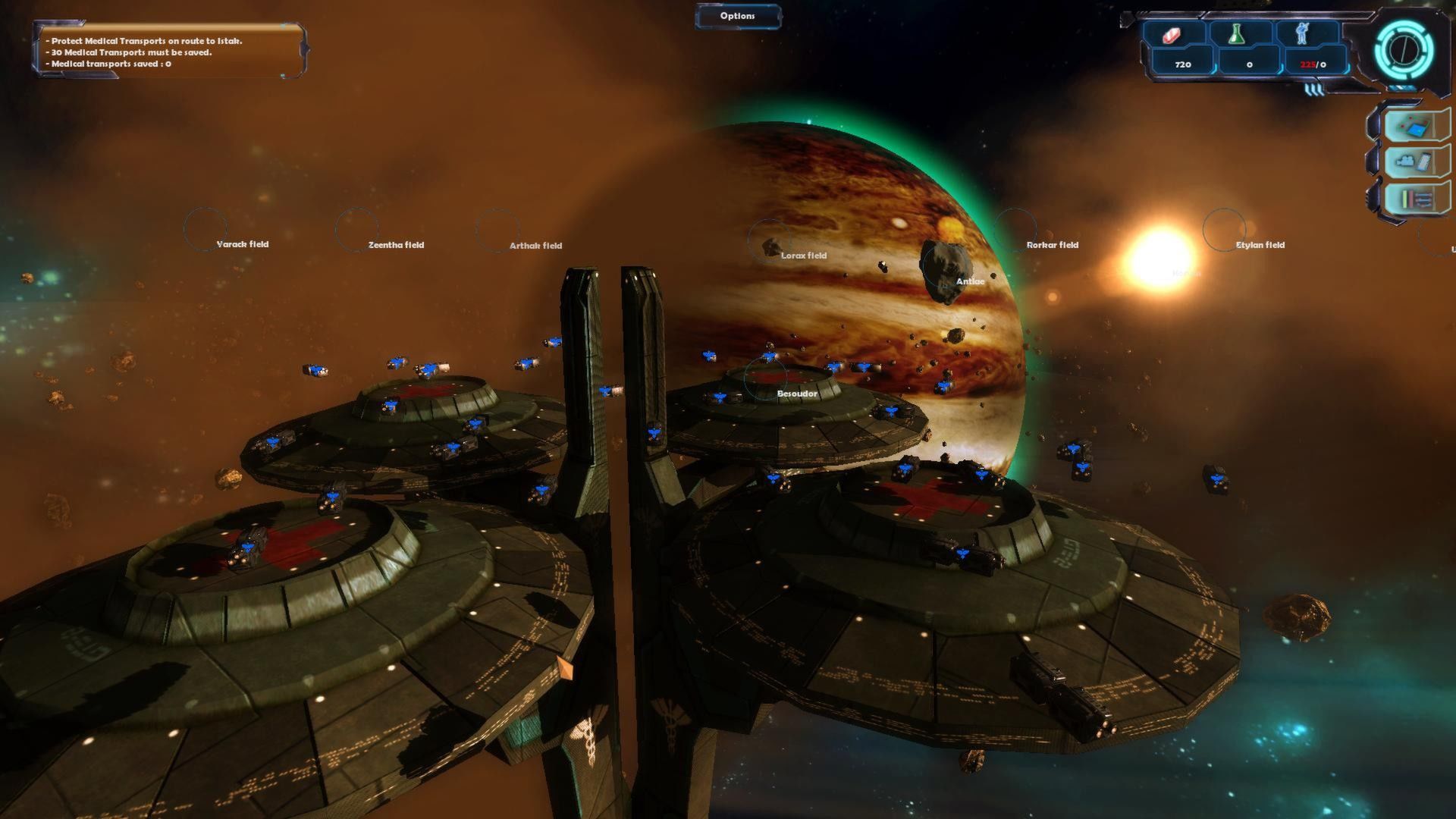Select the Zeentha field marker

pyautogui.click(x=356, y=229)
